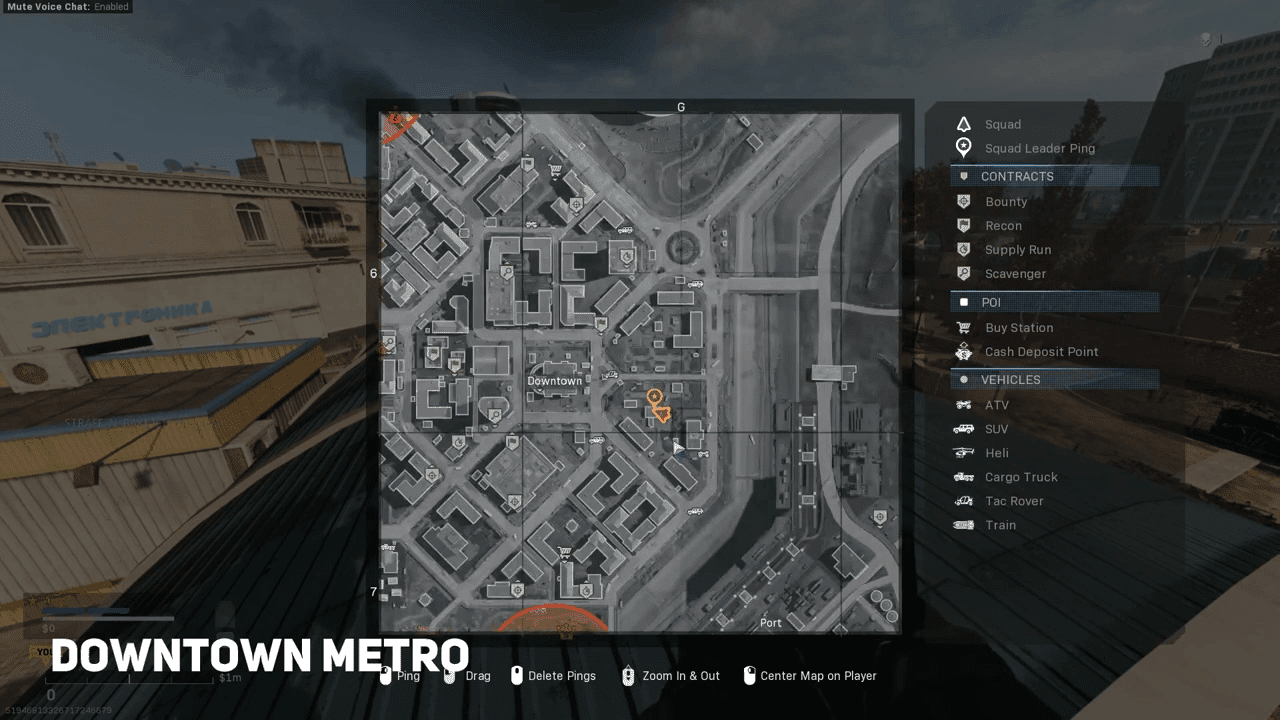Select the Heli vehicle icon
Viewport: 1280px width, 720px height.
point(962,452)
